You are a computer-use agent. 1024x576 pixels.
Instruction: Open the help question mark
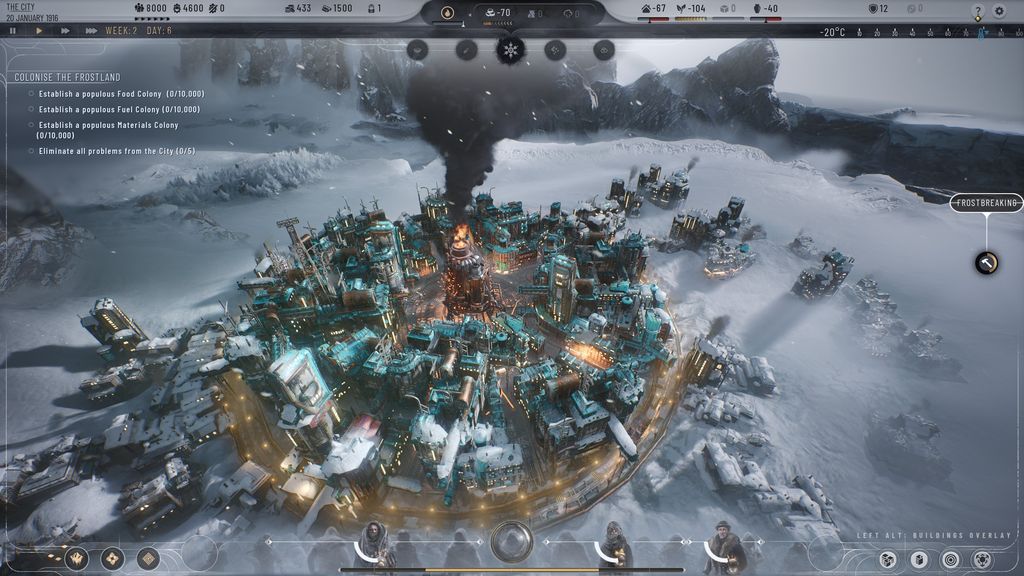(978, 11)
